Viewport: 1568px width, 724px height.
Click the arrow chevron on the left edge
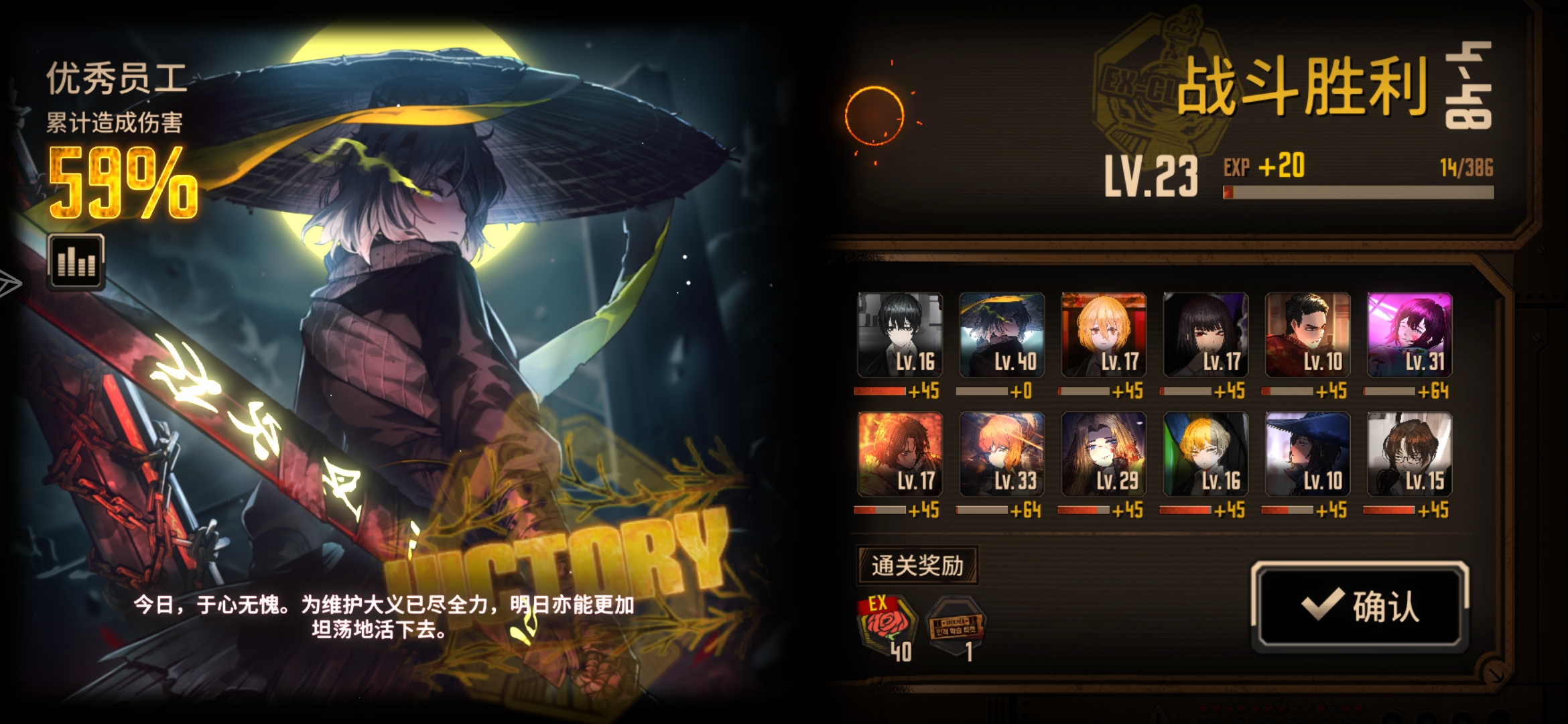coord(10,282)
